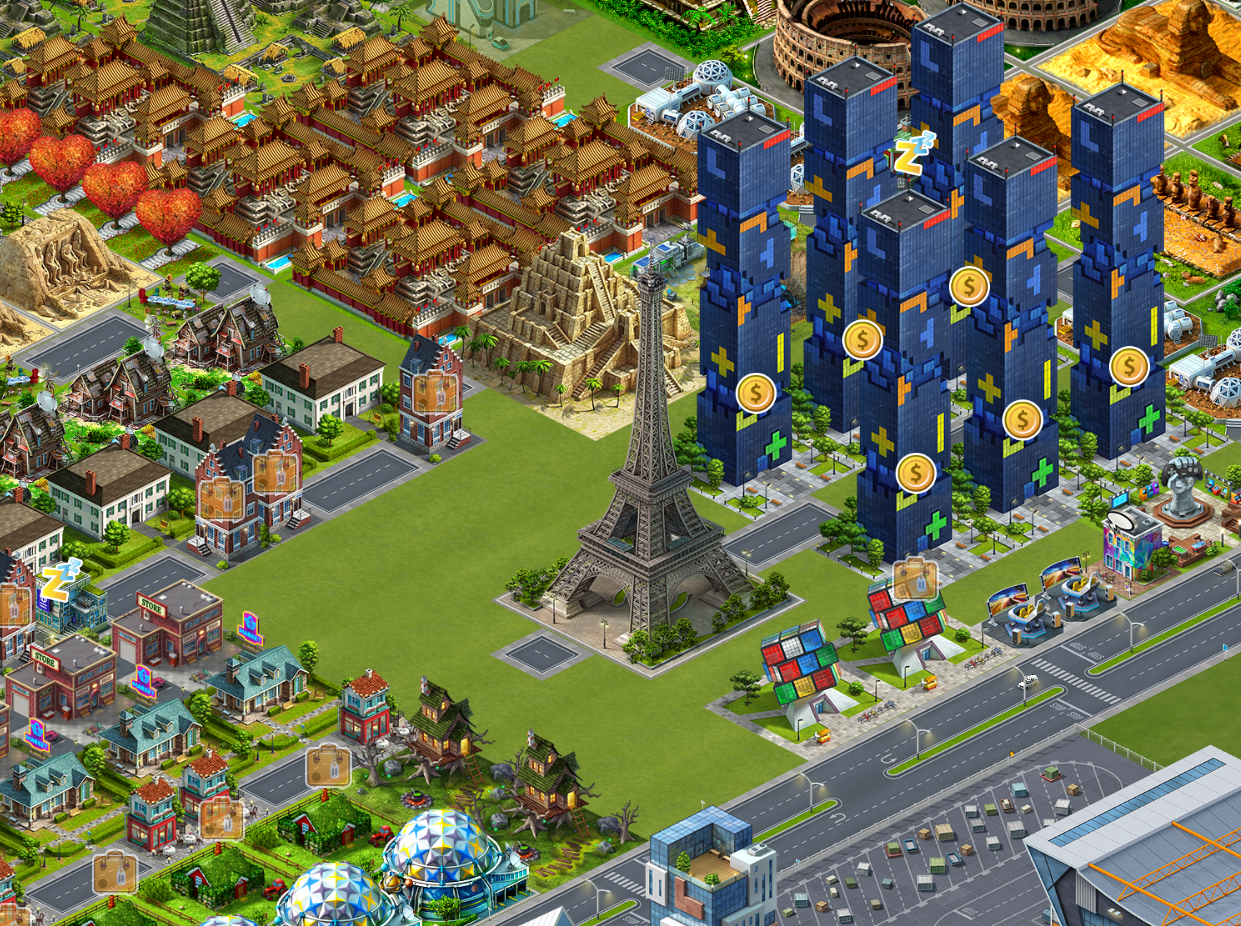Tap the Zzz sleep icon among the skyscrapers

point(913,153)
